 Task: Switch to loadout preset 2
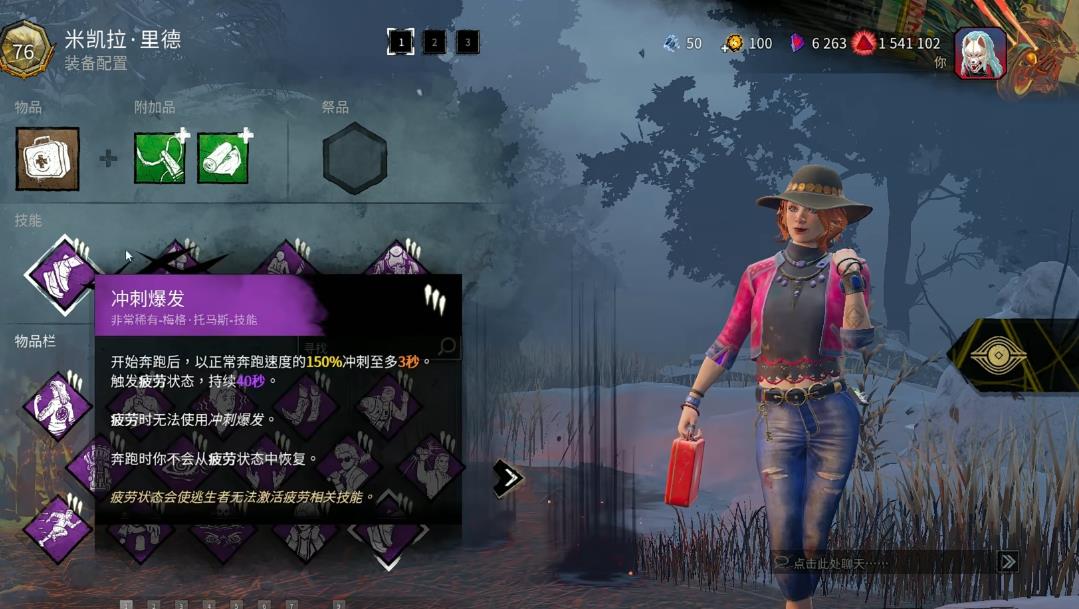click(x=434, y=42)
